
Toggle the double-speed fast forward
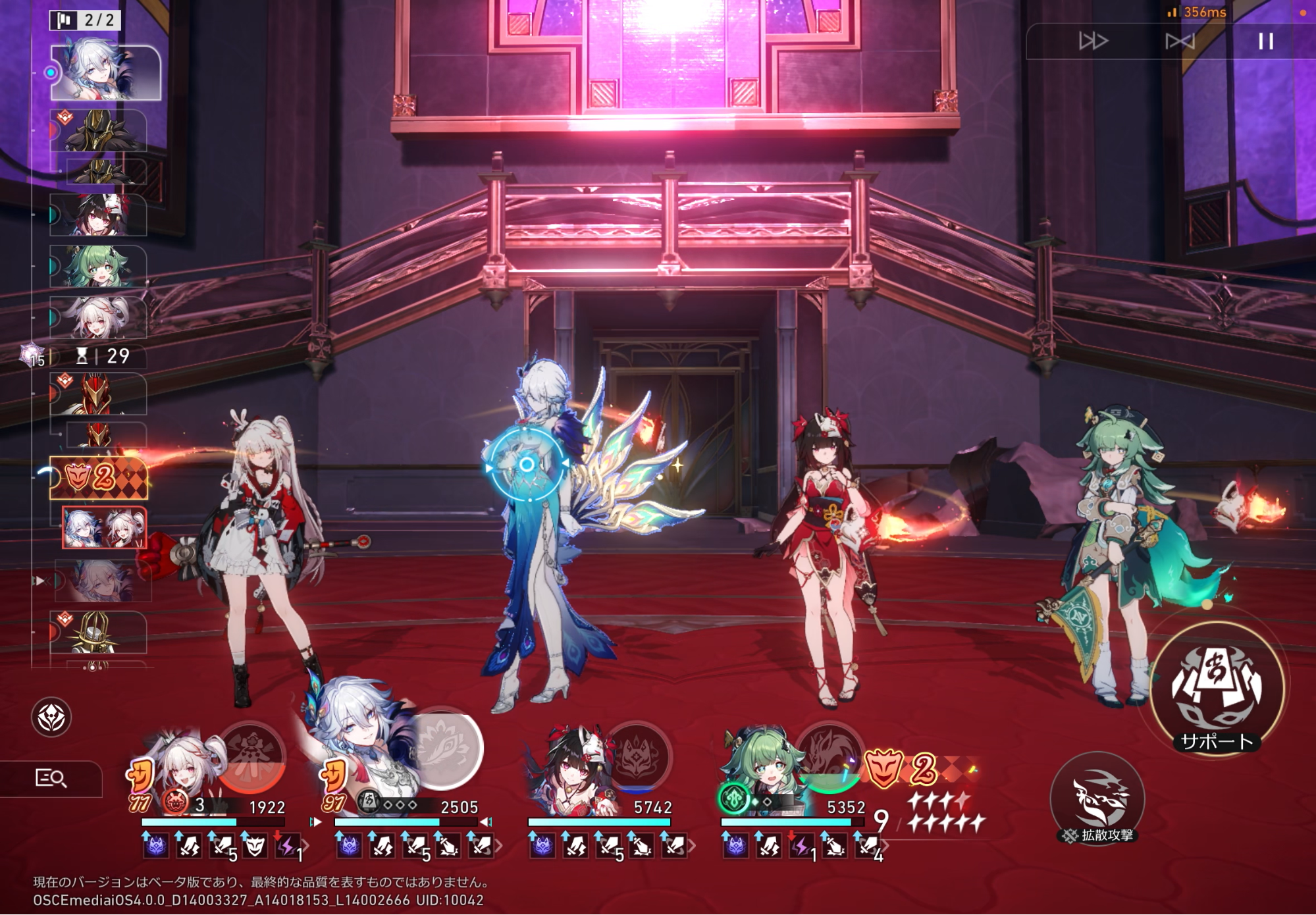pyautogui.click(x=1093, y=41)
